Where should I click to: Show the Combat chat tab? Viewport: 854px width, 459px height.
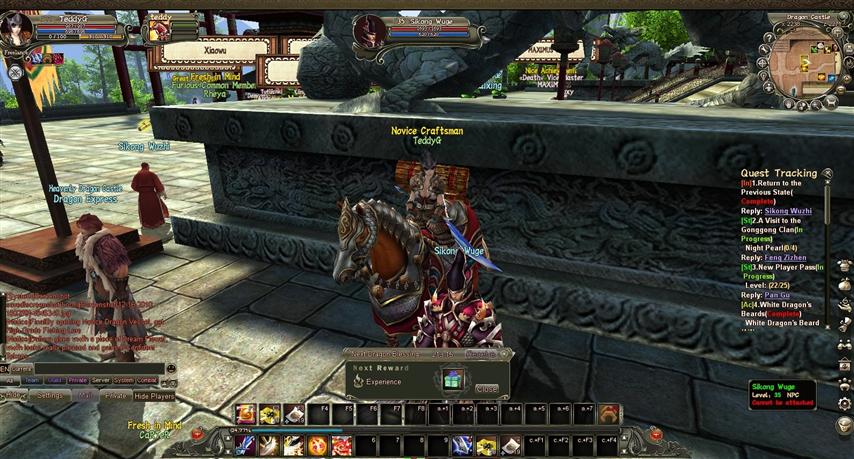pos(147,381)
